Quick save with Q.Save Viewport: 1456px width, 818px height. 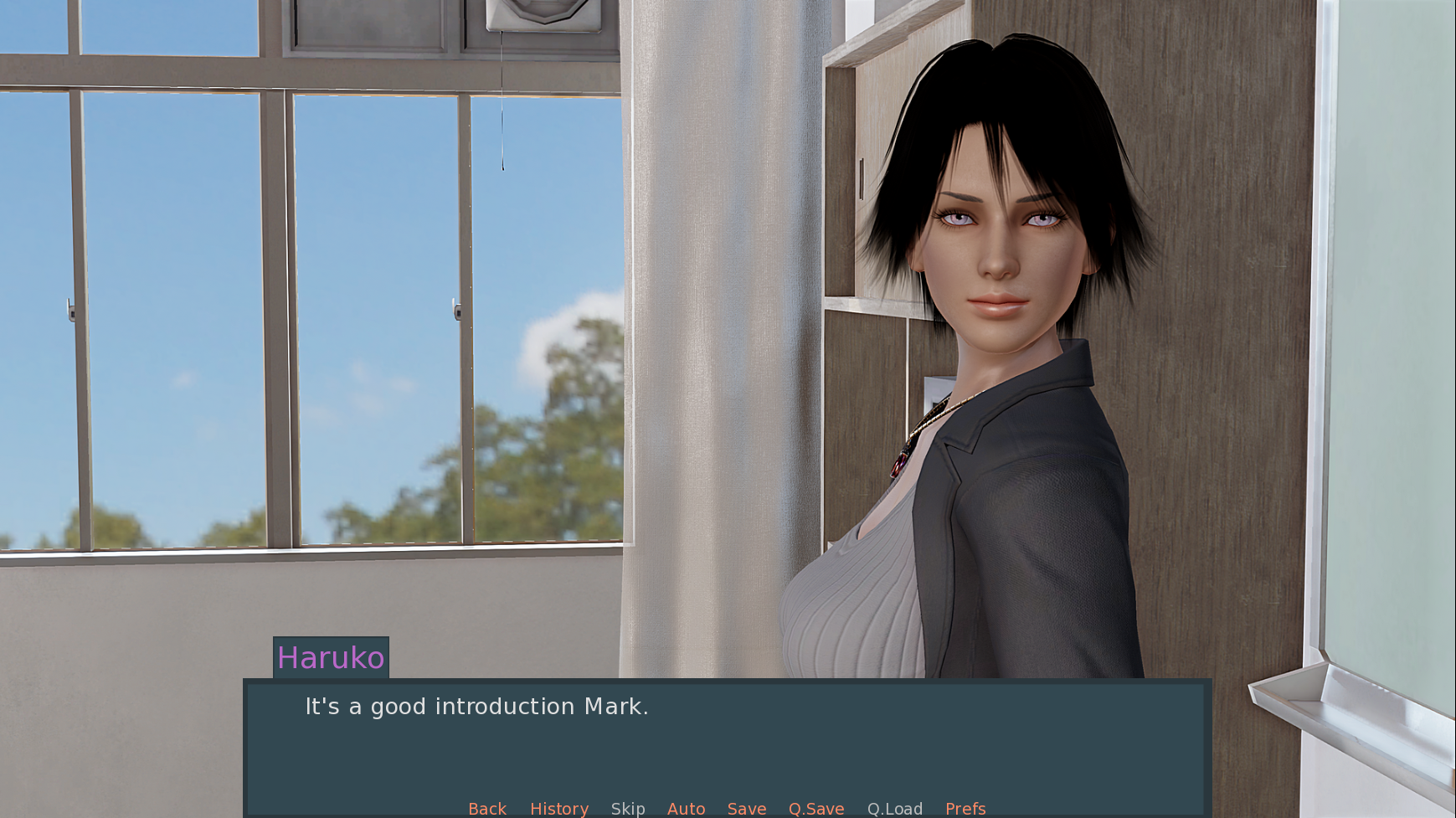click(816, 808)
